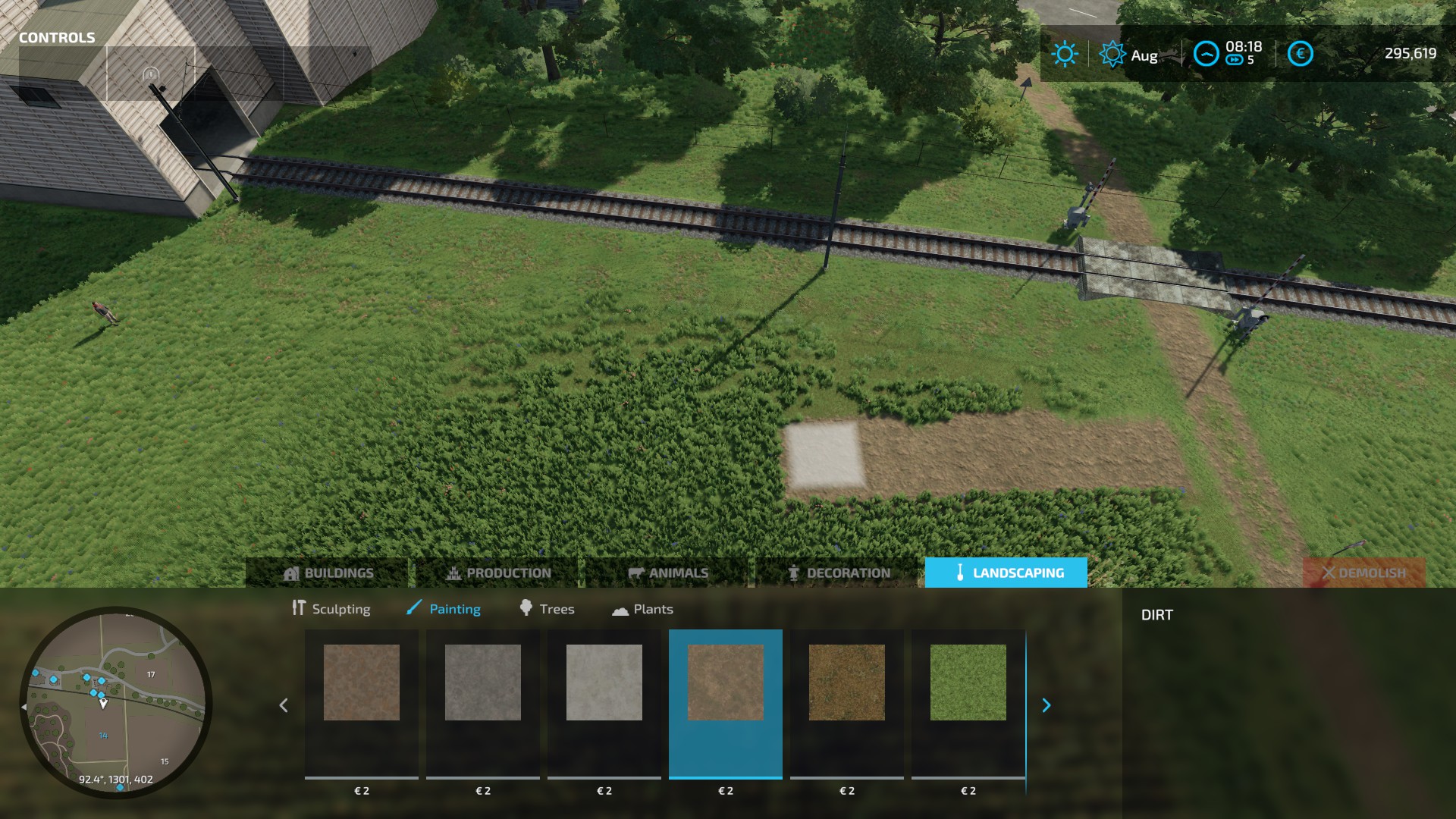Screen dimensions: 1456x819
Task: Activate the Demolish button
Action: pyautogui.click(x=1363, y=573)
